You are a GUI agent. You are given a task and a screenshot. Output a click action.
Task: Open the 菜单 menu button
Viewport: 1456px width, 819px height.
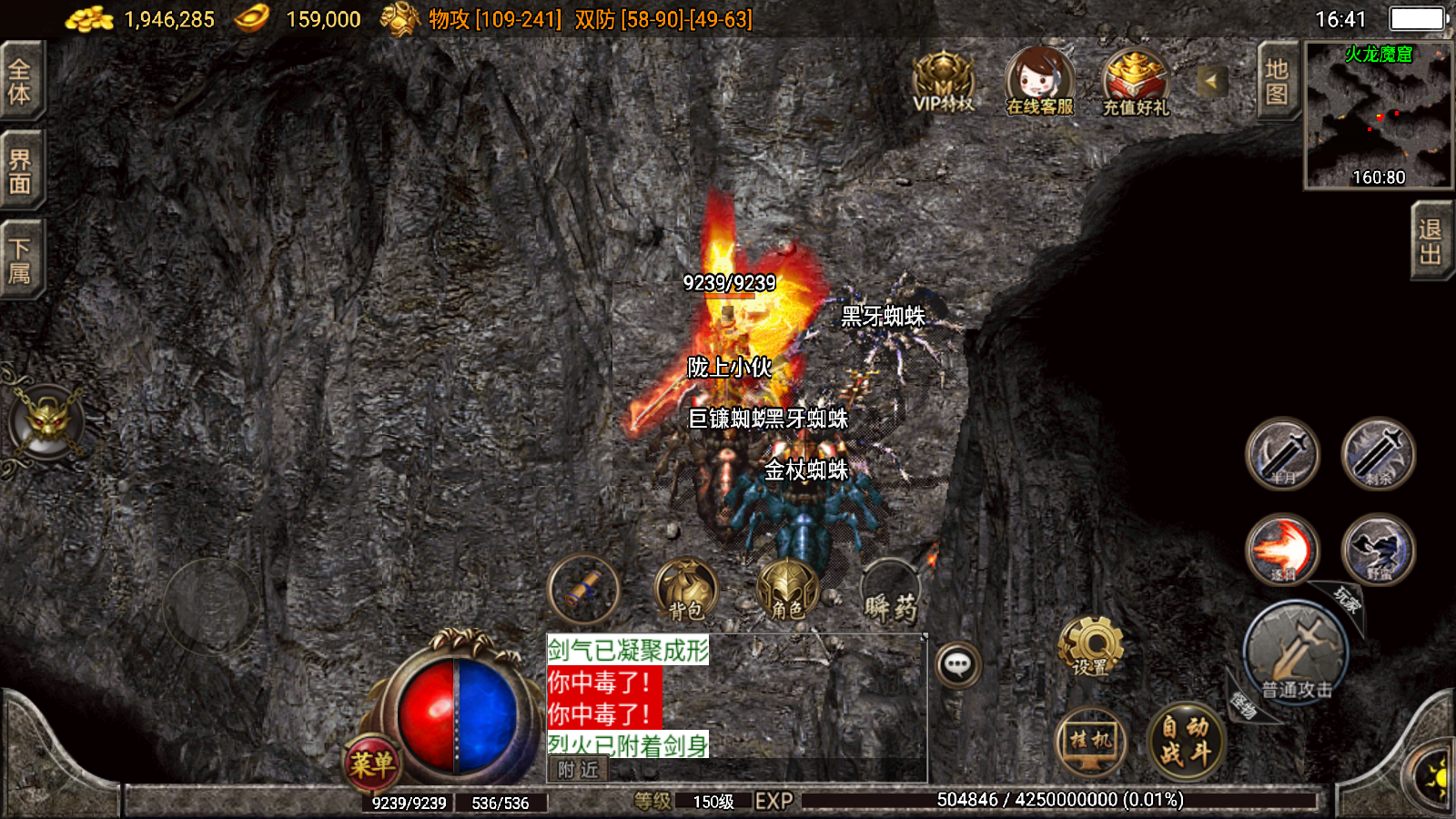click(372, 763)
